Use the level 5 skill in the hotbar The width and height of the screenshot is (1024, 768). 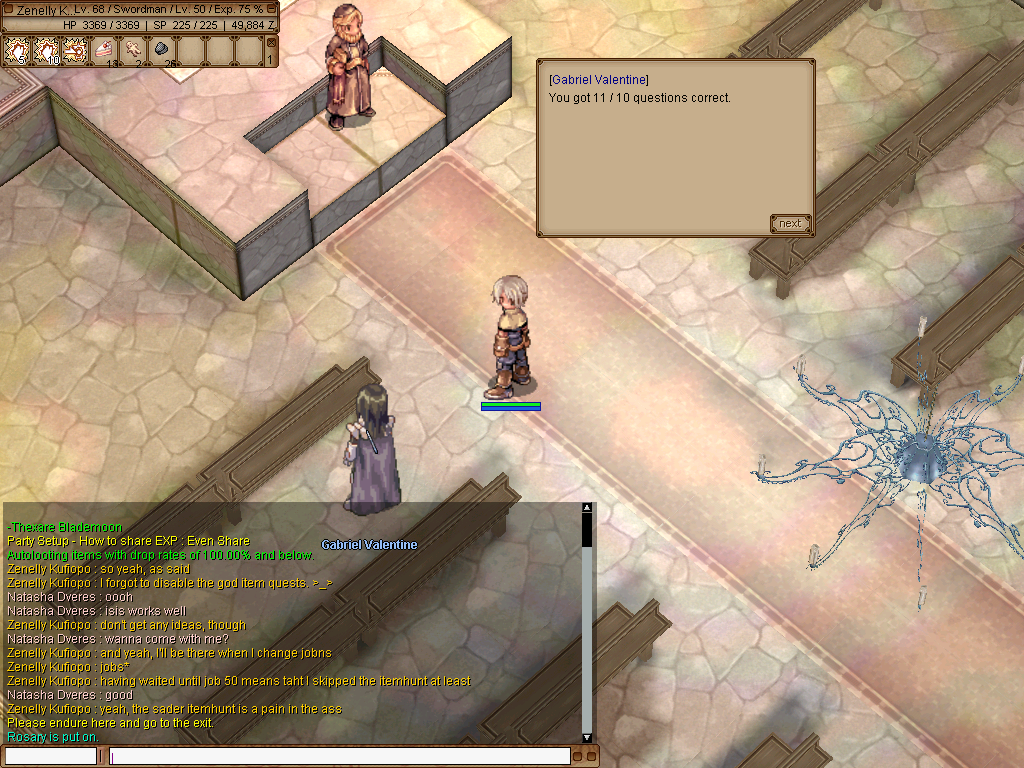click(x=19, y=50)
